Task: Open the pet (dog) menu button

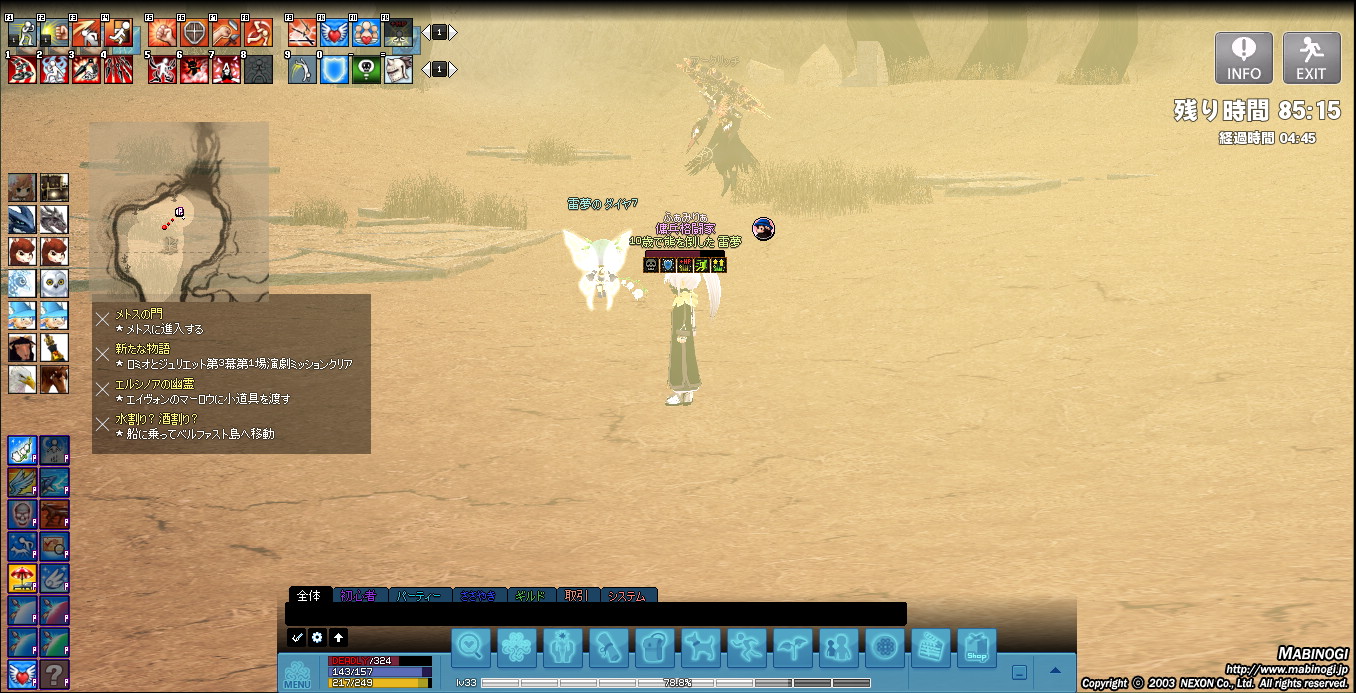Action: [x=701, y=648]
